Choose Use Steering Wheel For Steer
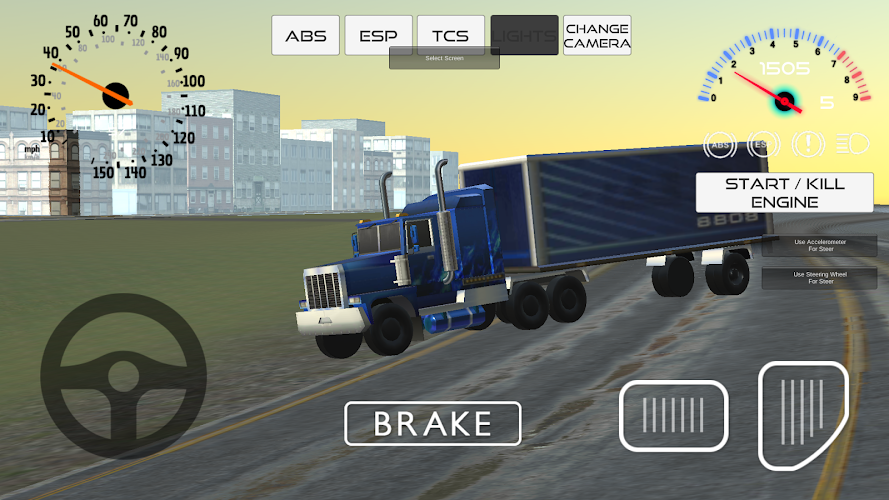The width and height of the screenshot is (889, 500). [820, 278]
